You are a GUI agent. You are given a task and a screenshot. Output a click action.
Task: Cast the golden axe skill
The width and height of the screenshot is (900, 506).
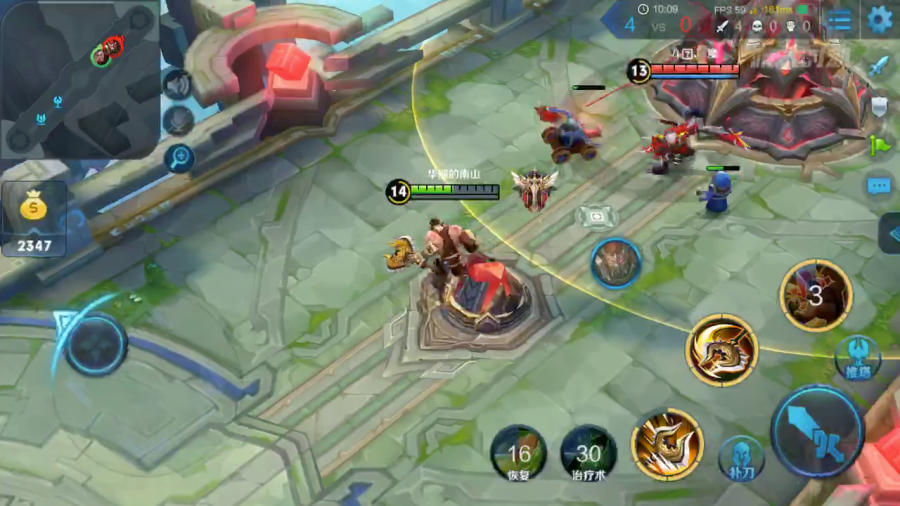tap(722, 350)
